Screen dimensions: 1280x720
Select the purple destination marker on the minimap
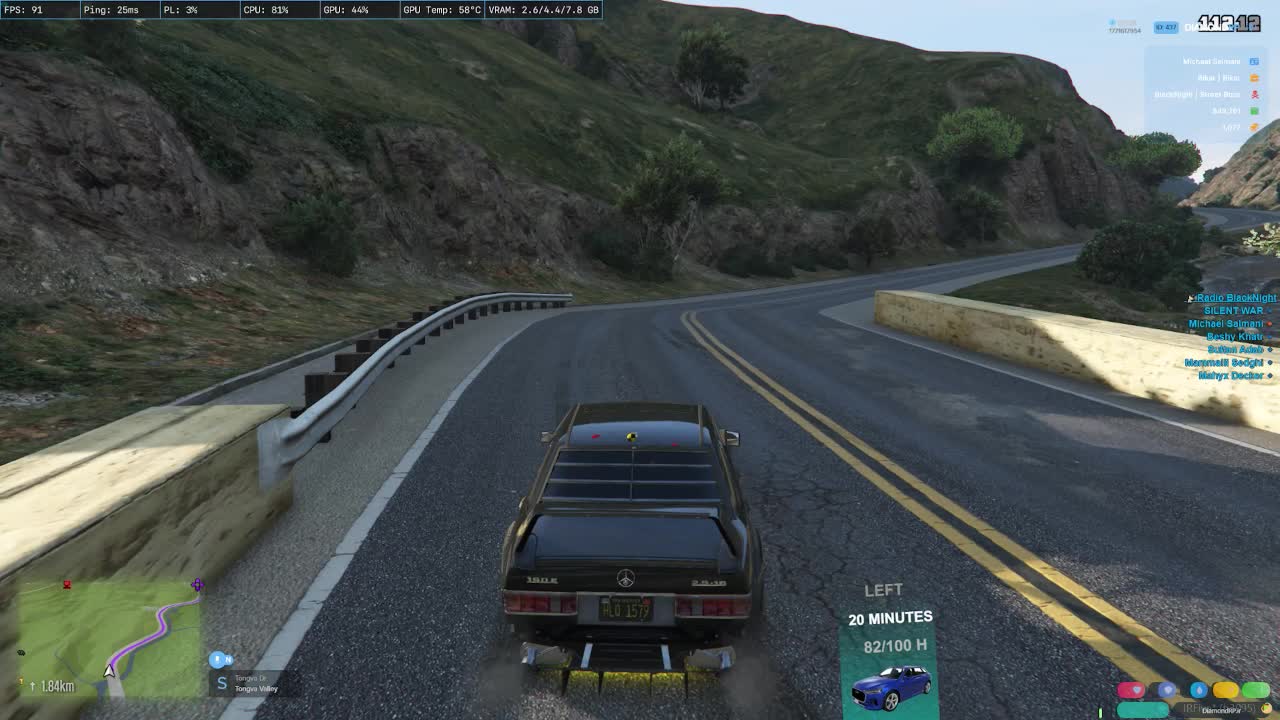click(197, 585)
